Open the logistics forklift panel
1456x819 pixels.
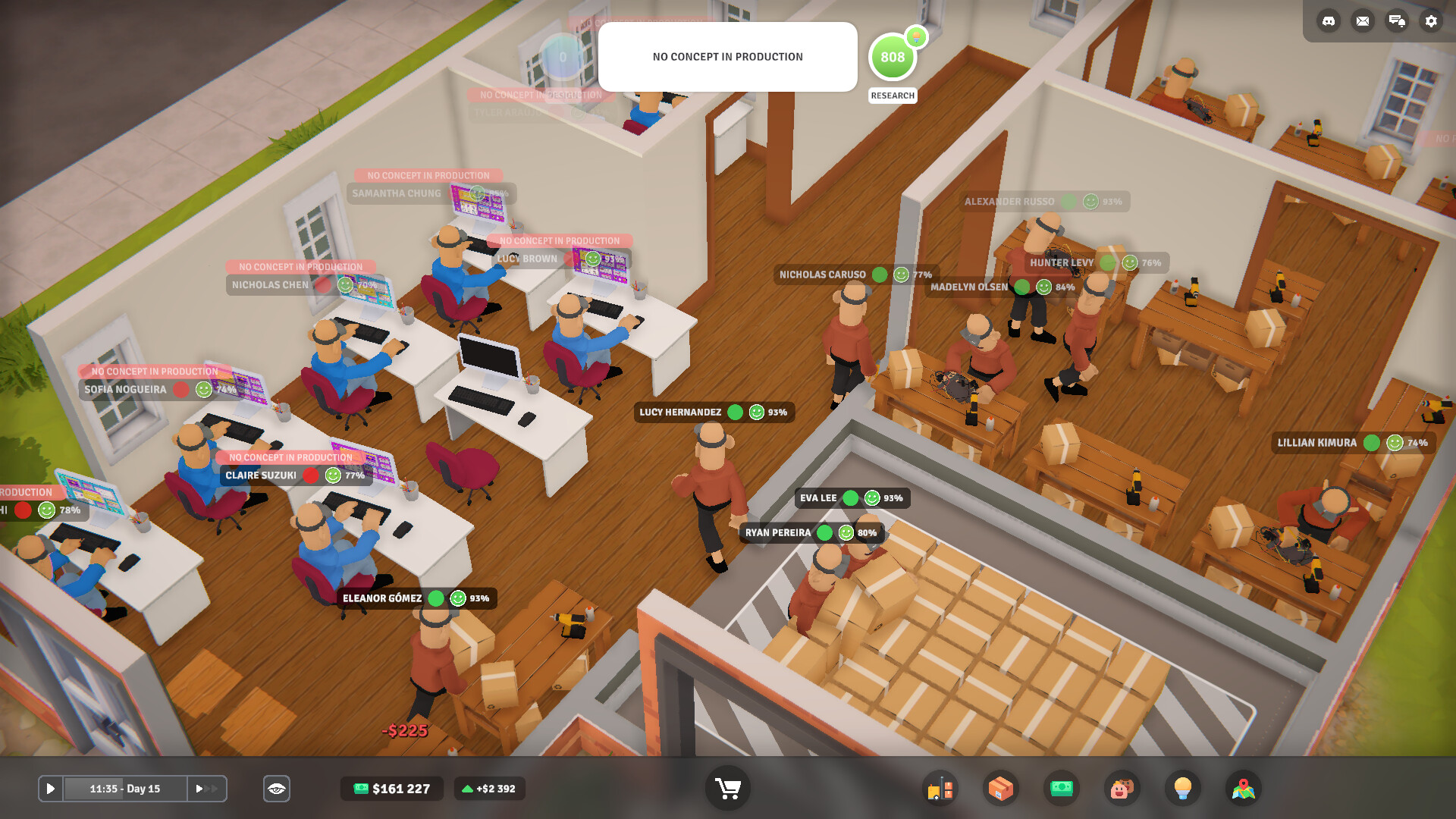[x=942, y=789]
